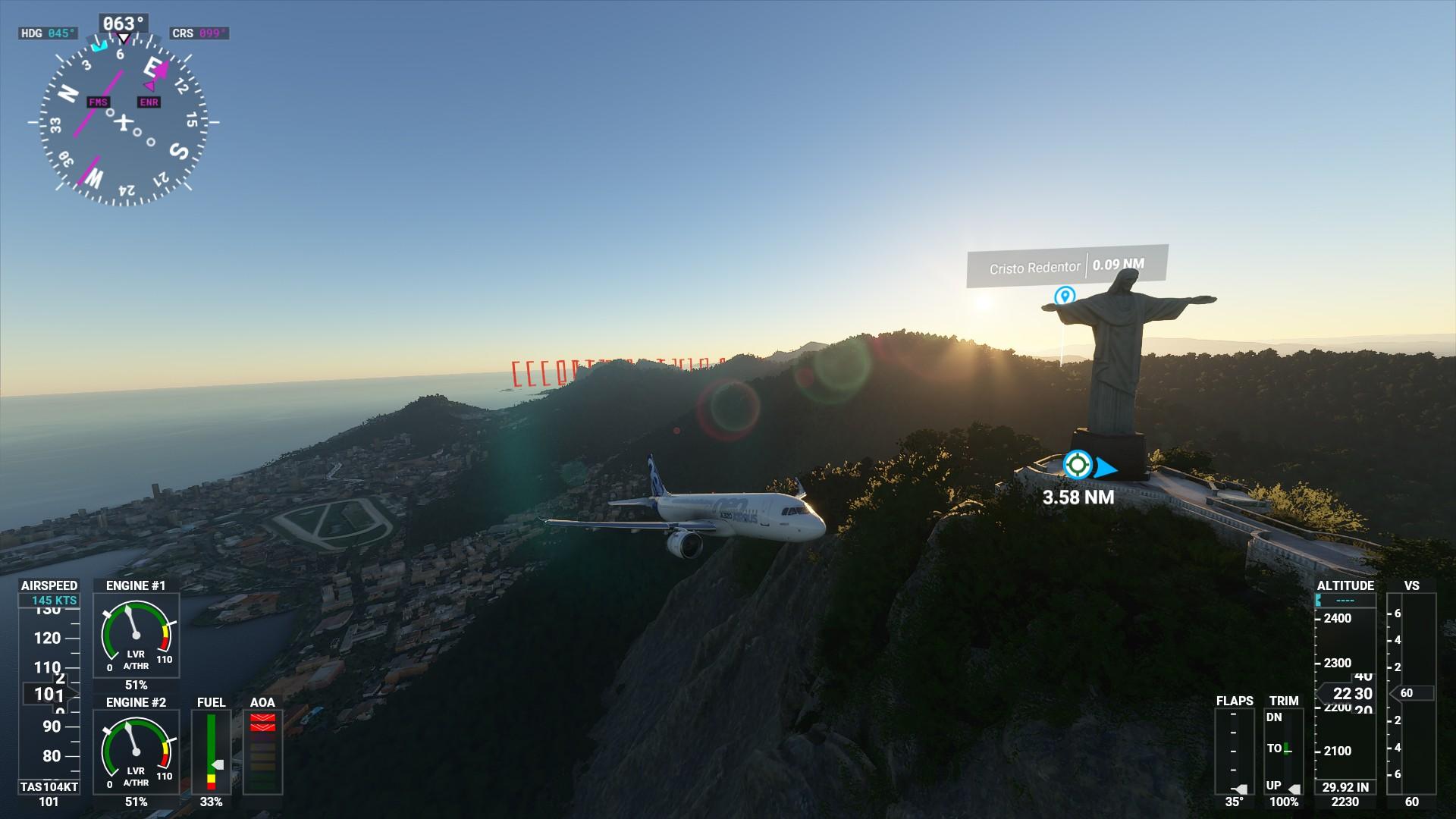Click the flaps position arrow in the FLAPS gauge
The image size is (1456, 819).
1241,789
